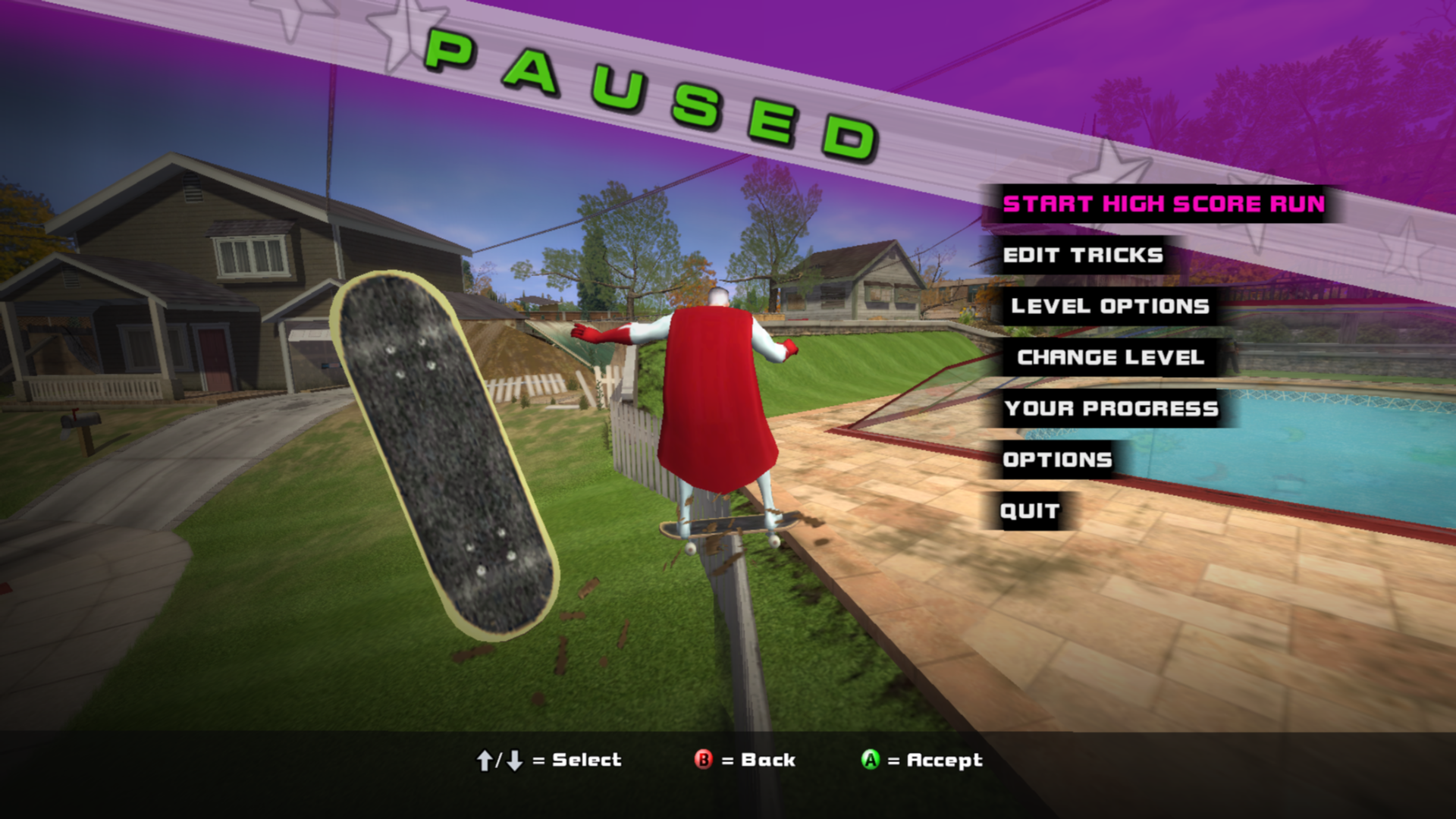The height and width of the screenshot is (819, 1456).
Task: Quit from the pause menu
Action: click(1029, 511)
